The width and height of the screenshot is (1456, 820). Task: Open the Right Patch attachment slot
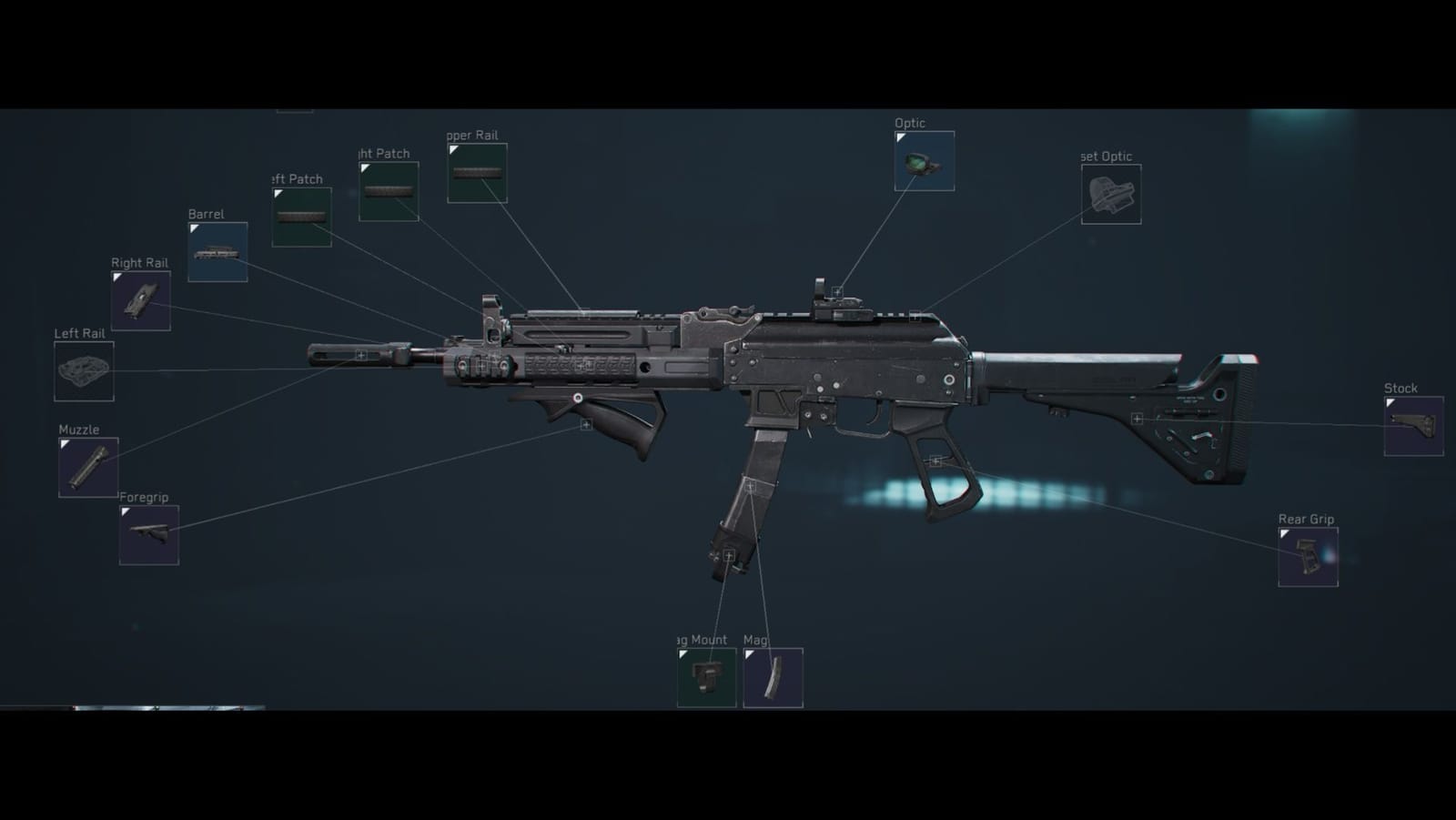388,190
